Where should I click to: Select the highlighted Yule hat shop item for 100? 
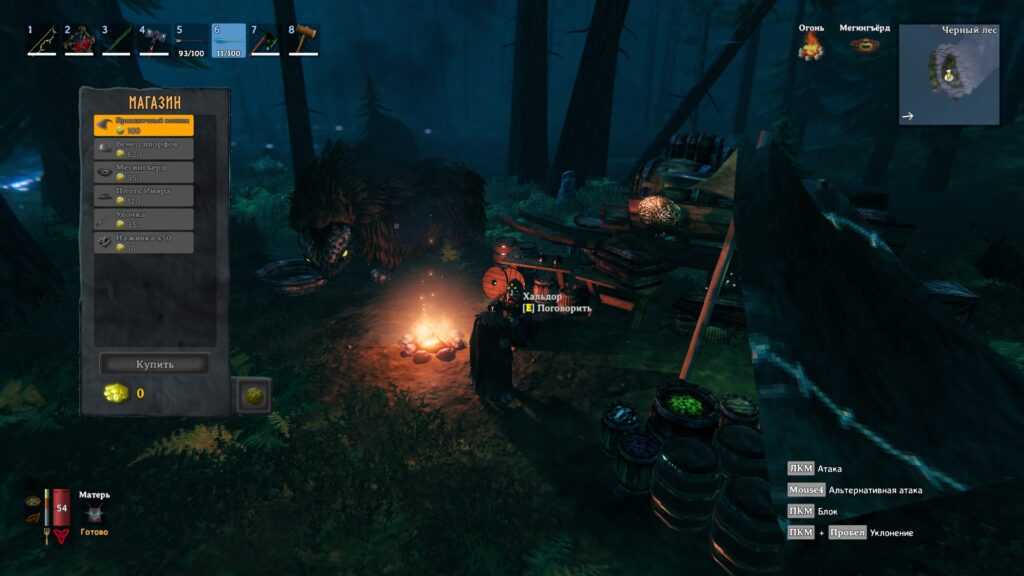pyautogui.click(x=144, y=125)
